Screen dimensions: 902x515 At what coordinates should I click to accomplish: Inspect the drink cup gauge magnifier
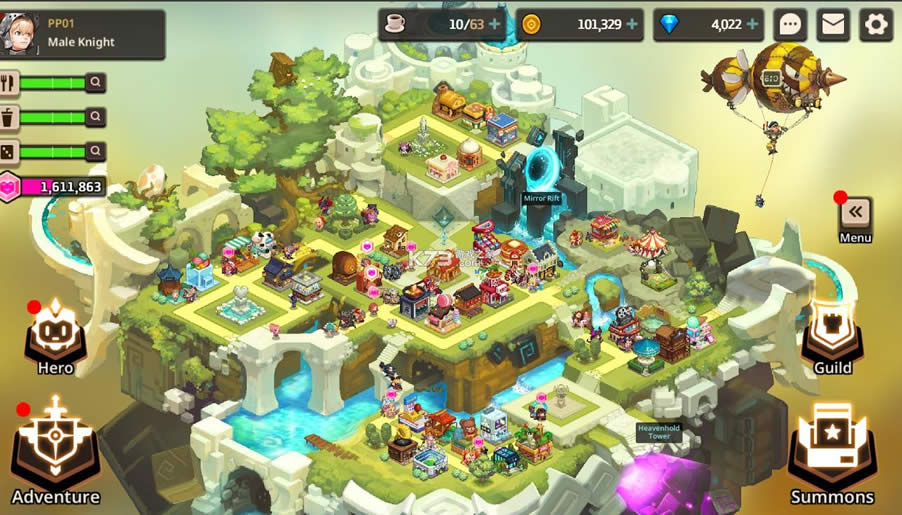coord(95,117)
